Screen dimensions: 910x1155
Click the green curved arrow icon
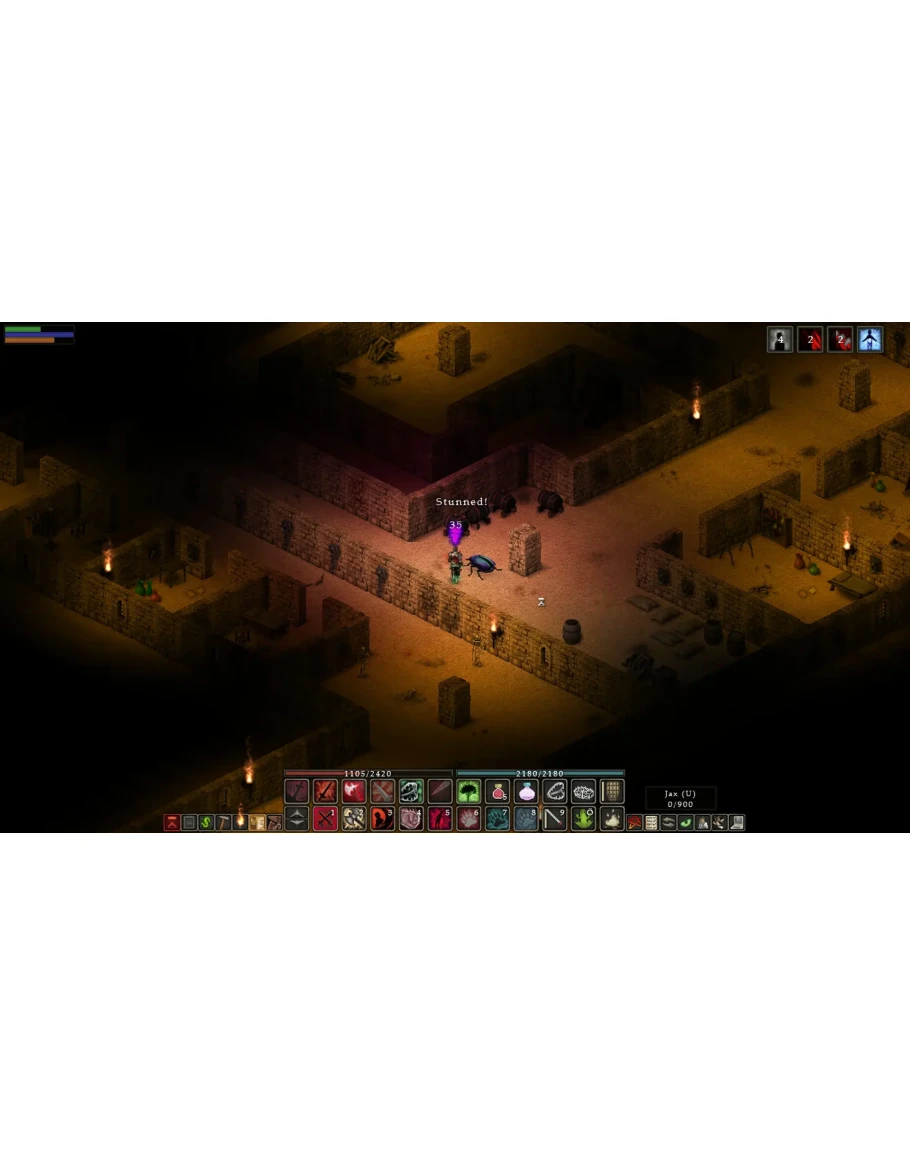tap(685, 822)
